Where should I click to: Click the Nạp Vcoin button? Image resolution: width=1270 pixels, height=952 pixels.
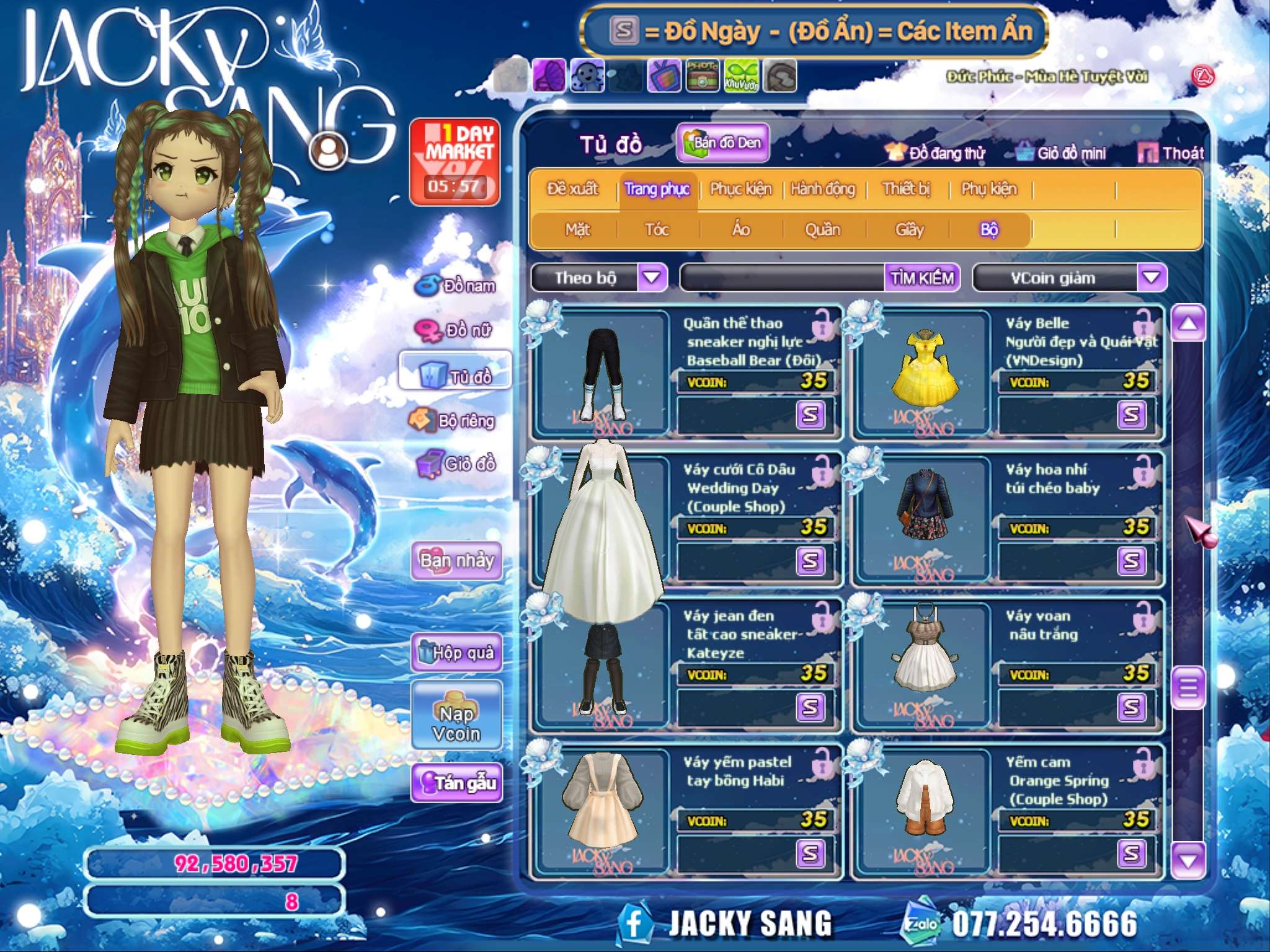(456, 723)
